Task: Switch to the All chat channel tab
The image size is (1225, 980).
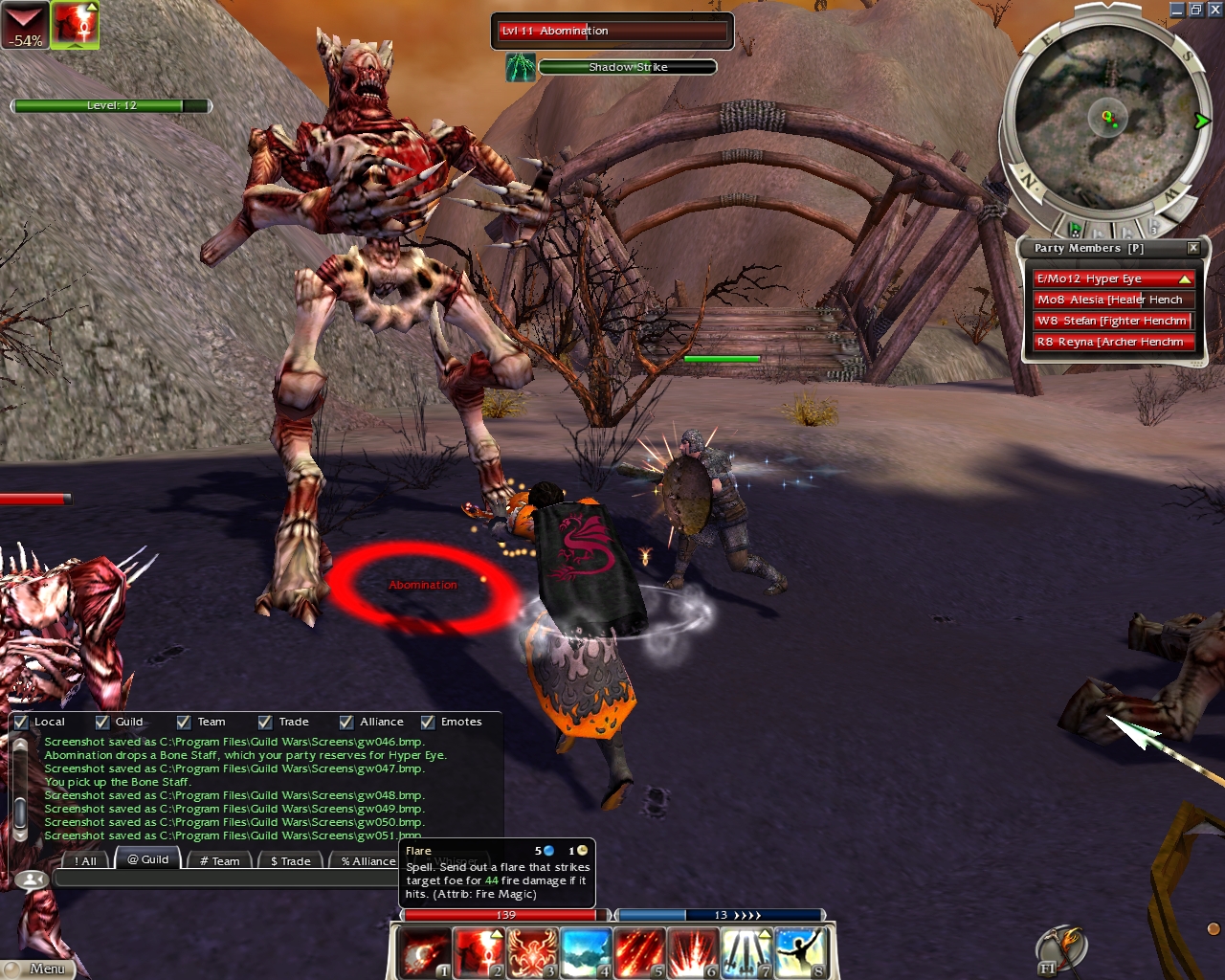Action: 86,861
